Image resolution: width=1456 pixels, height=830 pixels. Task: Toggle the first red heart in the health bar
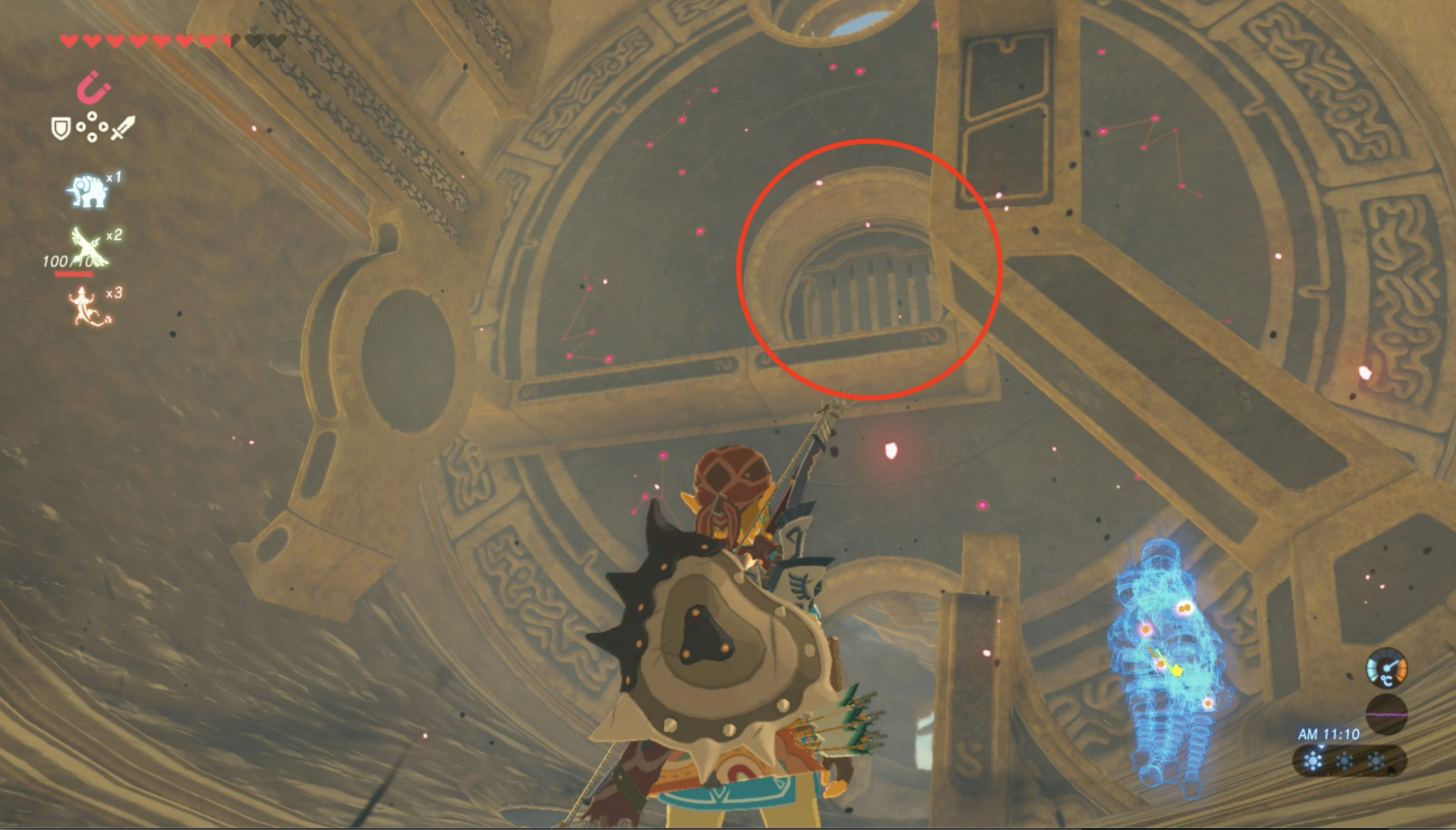69,39
